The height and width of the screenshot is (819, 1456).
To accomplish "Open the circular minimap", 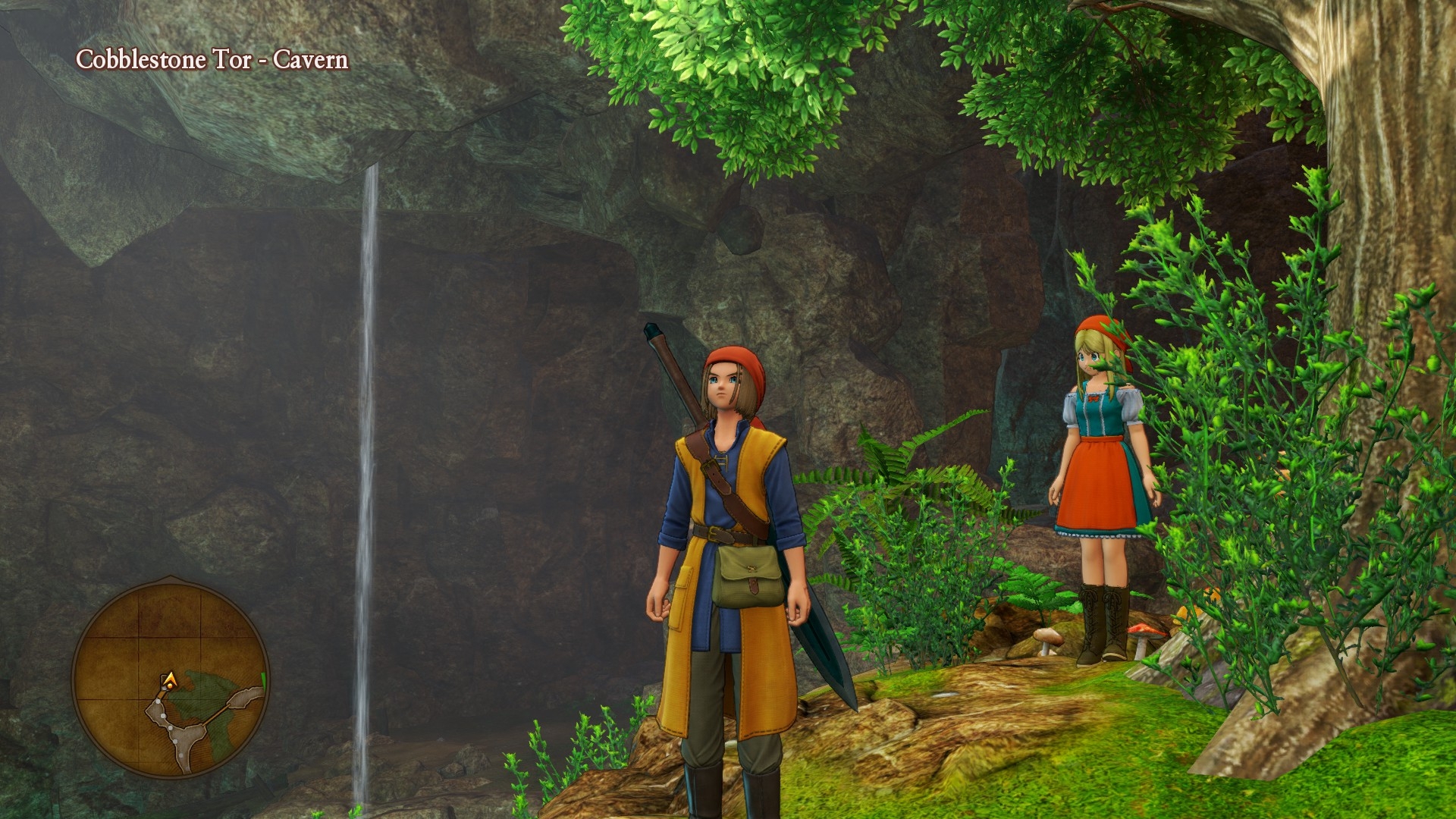I will [170, 677].
